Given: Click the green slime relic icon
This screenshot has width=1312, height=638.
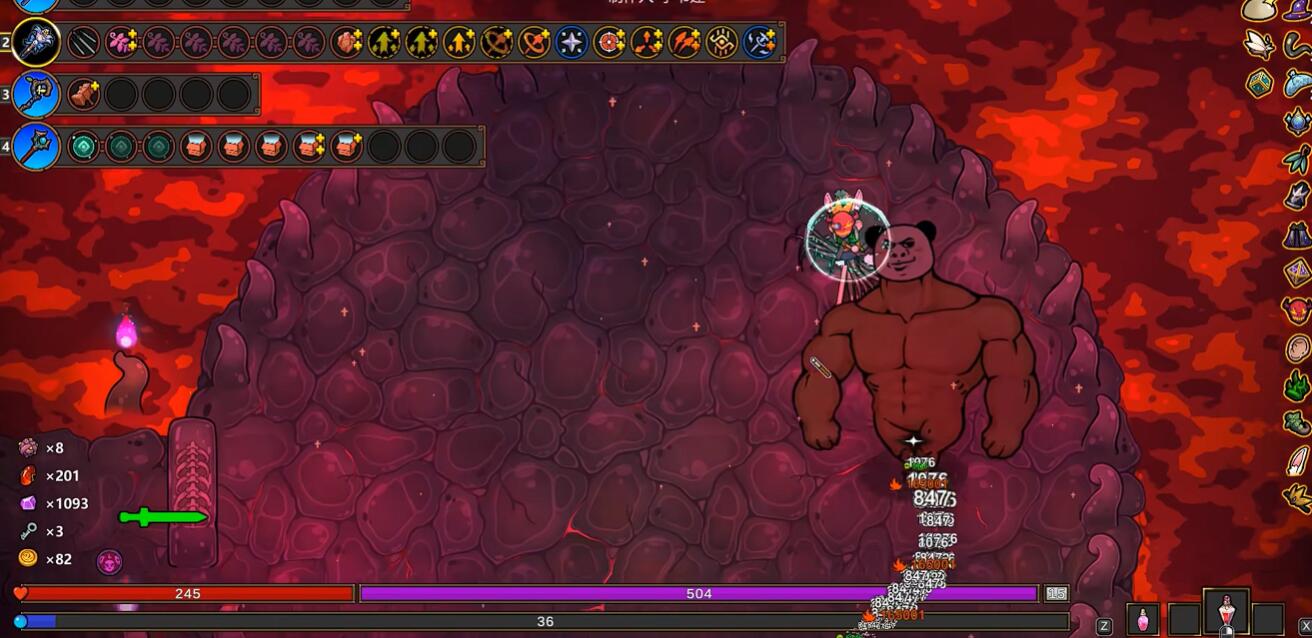Looking at the screenshot, I should pyautogui.click(x=1297, y=385).
